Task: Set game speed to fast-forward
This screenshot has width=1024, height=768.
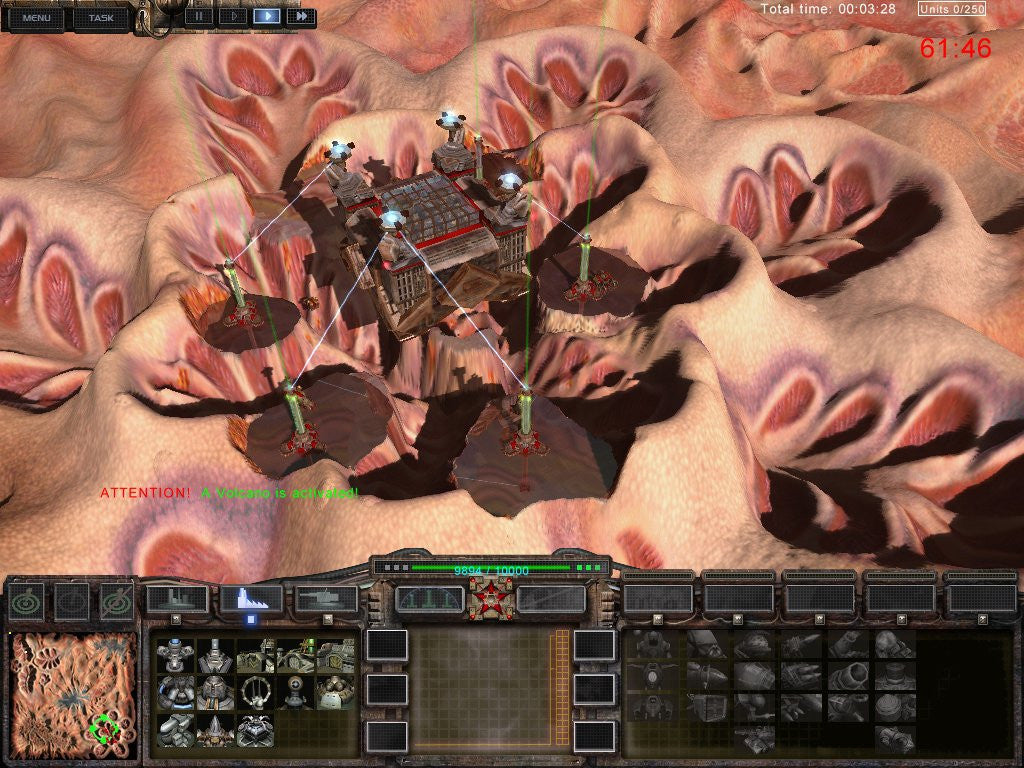Action: click(300, 16)
